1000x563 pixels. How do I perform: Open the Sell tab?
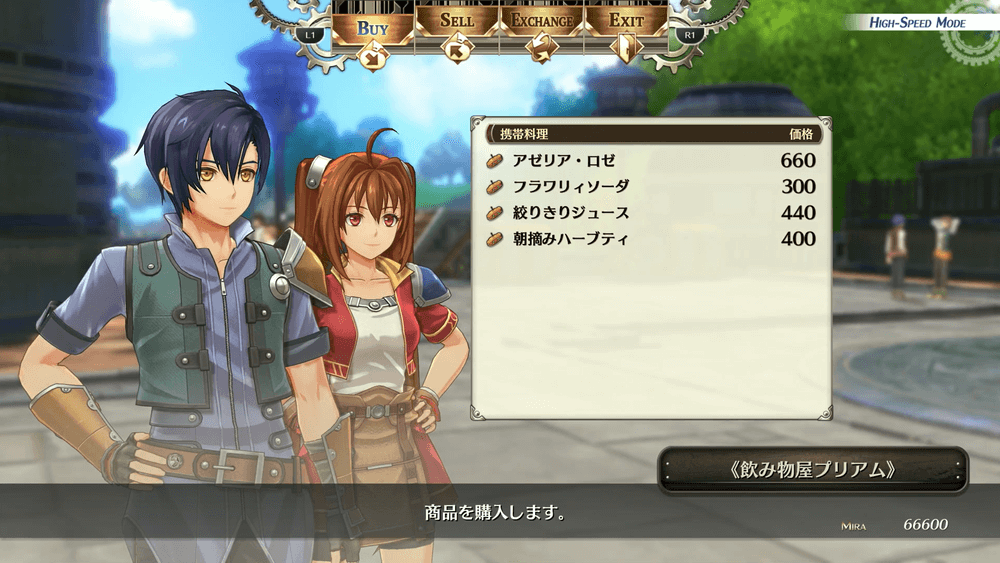456,22
